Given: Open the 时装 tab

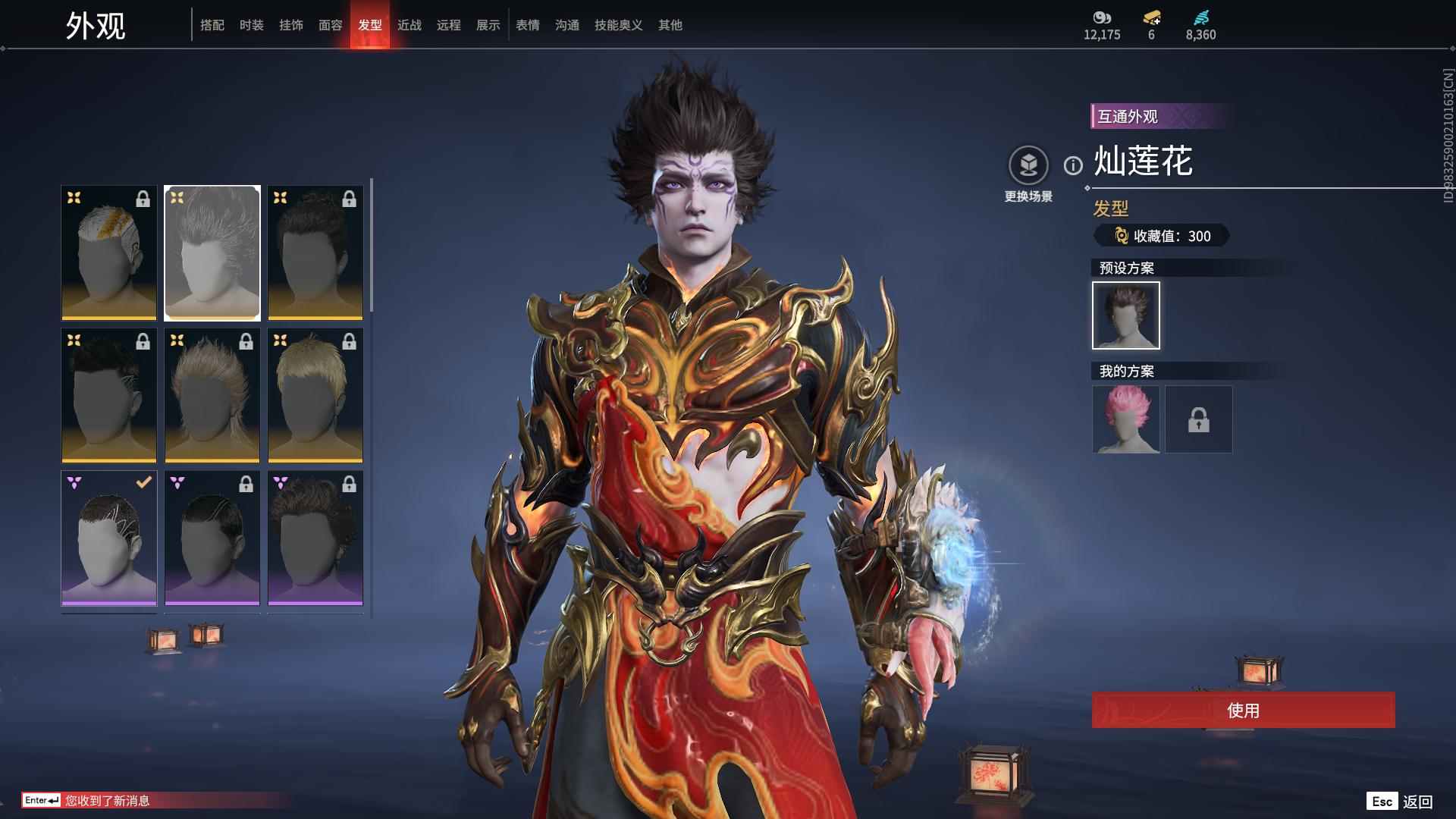Looking at the screenshot, I should click(x=252, y=25).
